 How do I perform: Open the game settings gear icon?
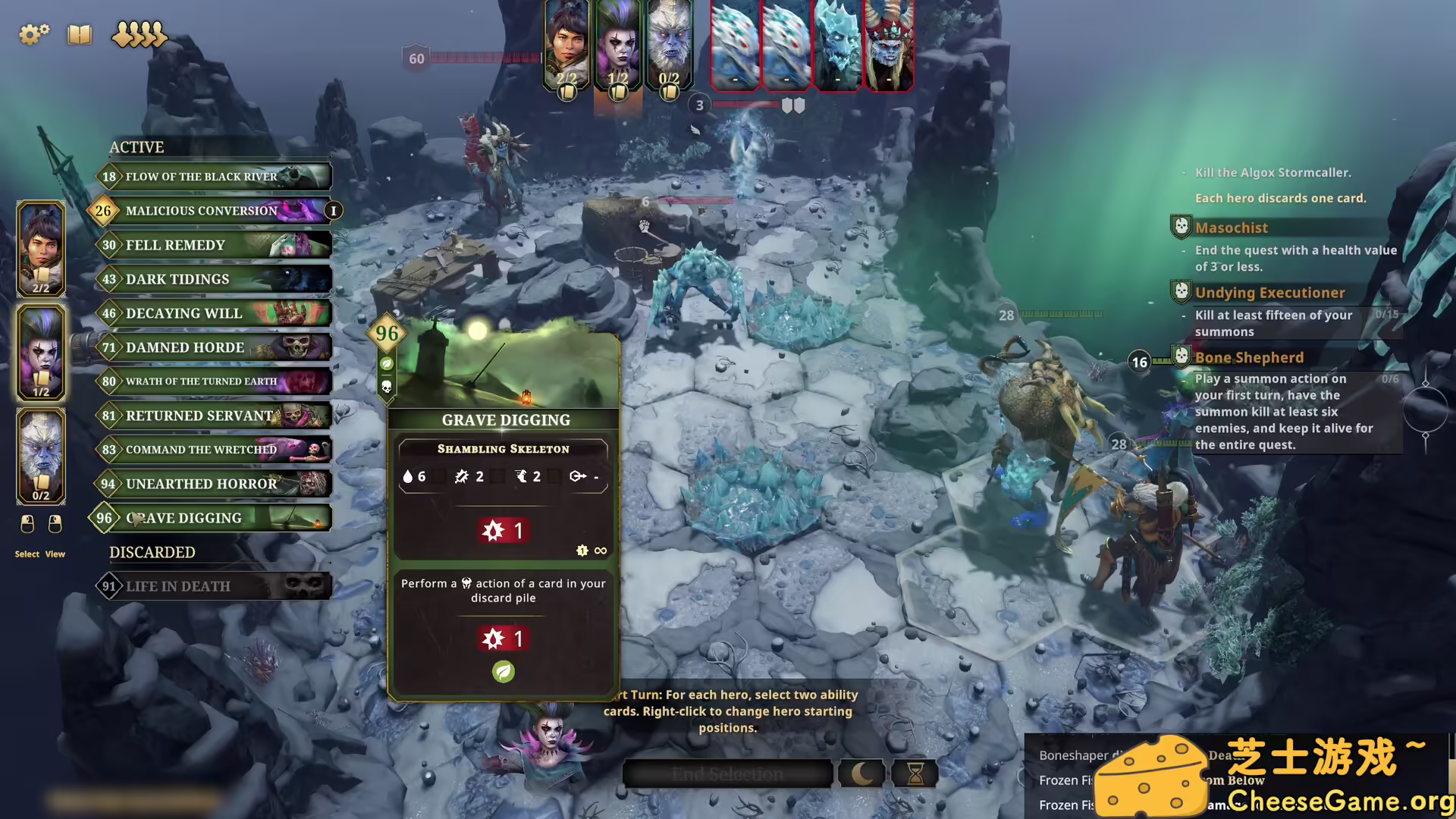coord(33,34)
